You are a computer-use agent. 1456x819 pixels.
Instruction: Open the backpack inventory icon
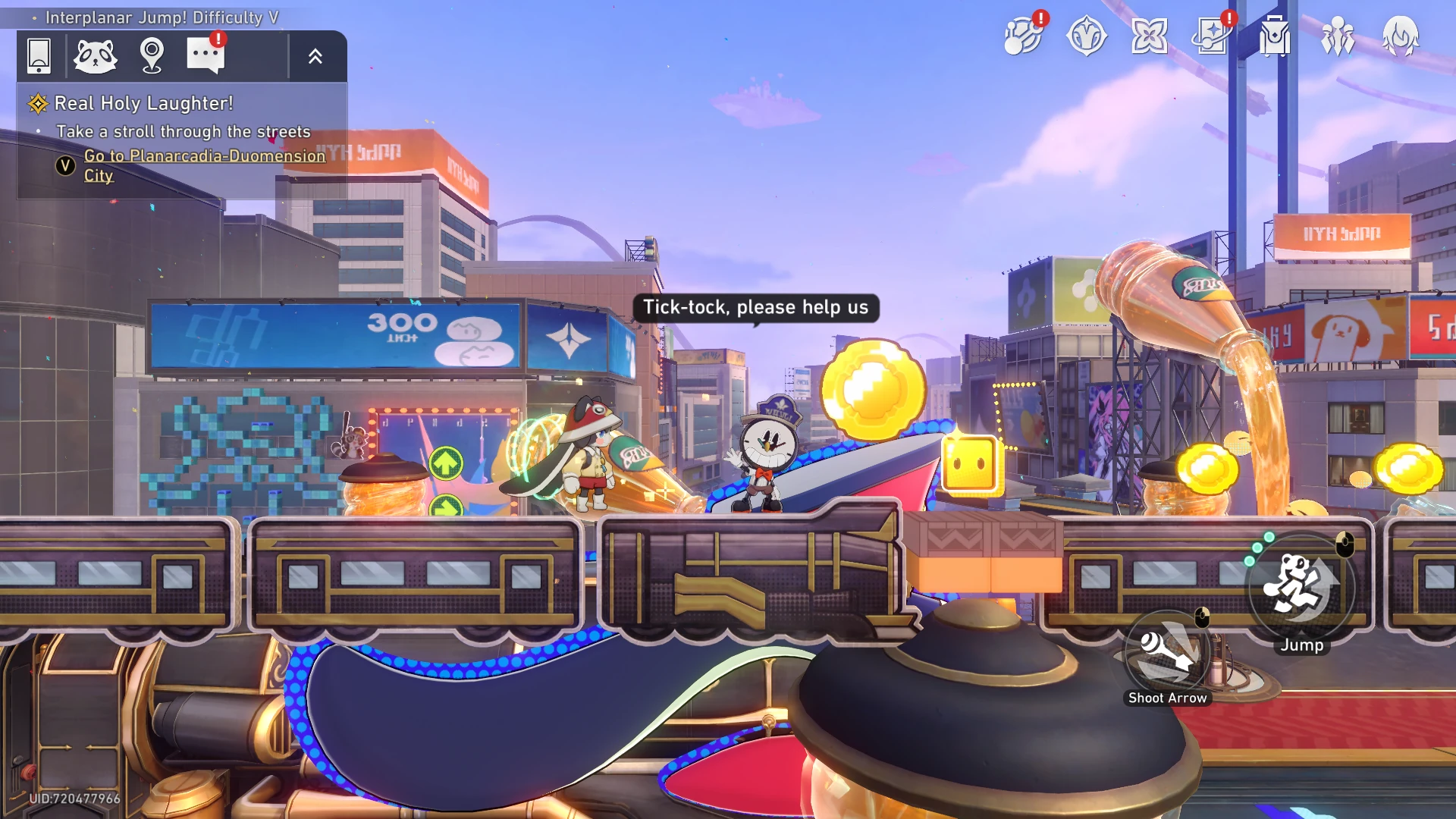point(1275,36)
